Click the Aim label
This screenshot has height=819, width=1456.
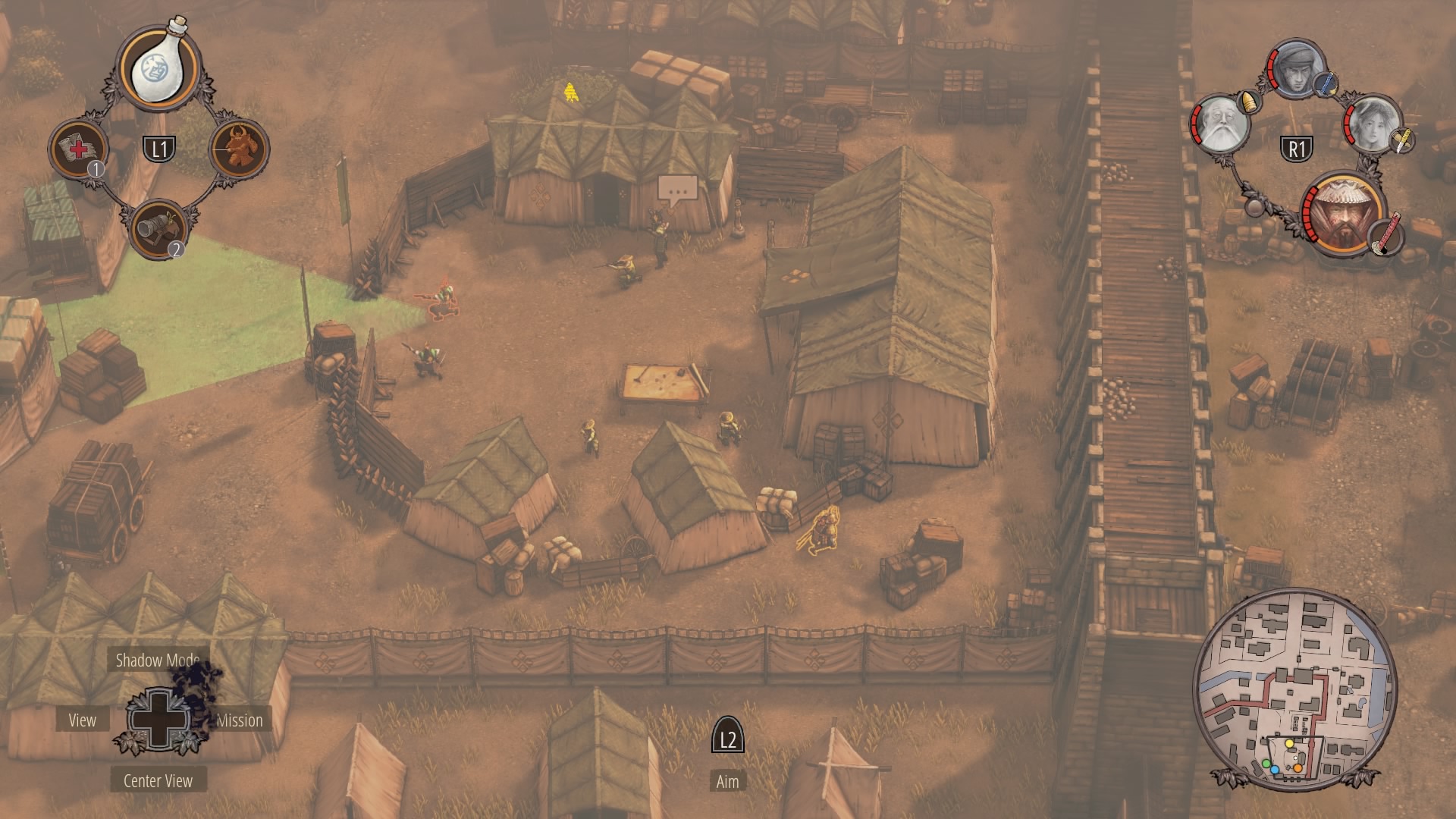coord(727,782)
